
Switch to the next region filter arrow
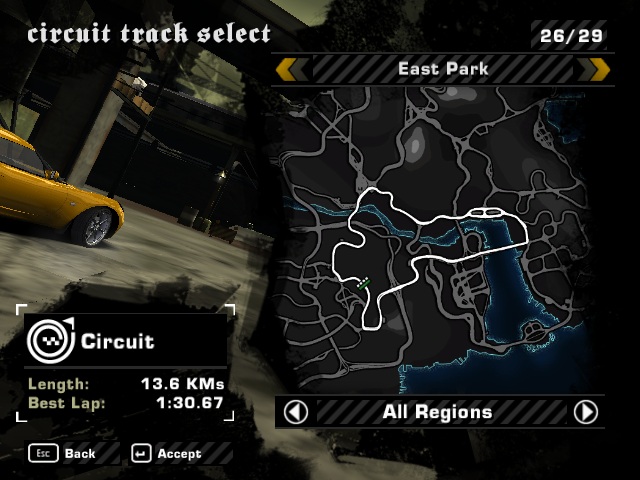pyautogui.click(x=586, y=412)
